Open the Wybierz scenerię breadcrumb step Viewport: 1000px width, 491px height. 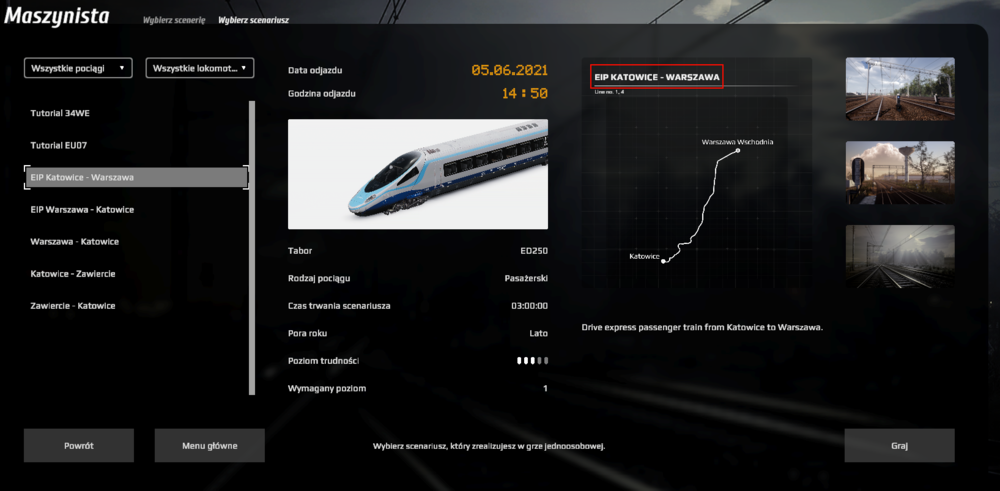(173, 20)
